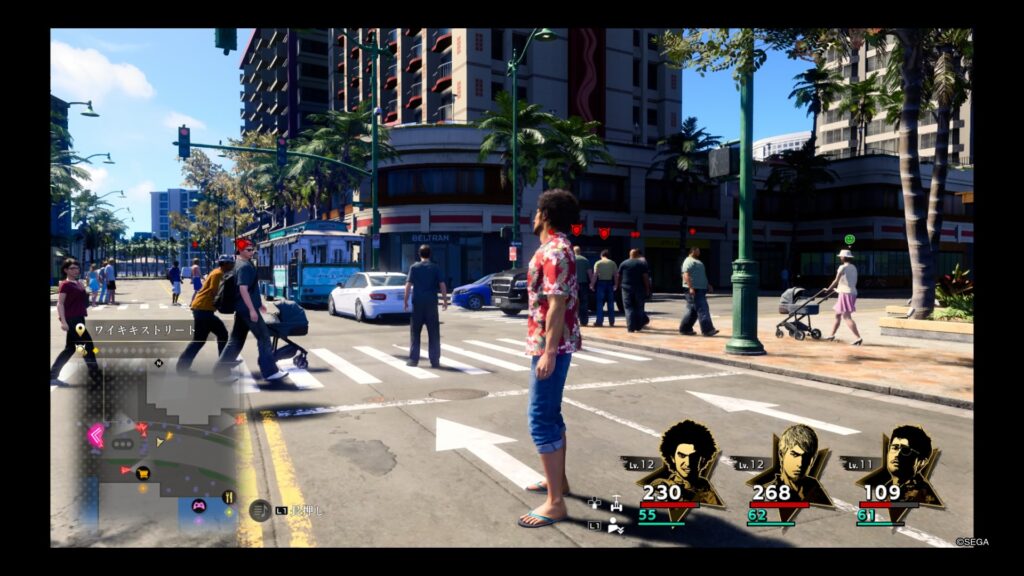Select the pink game controller map marker

[x=198, y=505]
